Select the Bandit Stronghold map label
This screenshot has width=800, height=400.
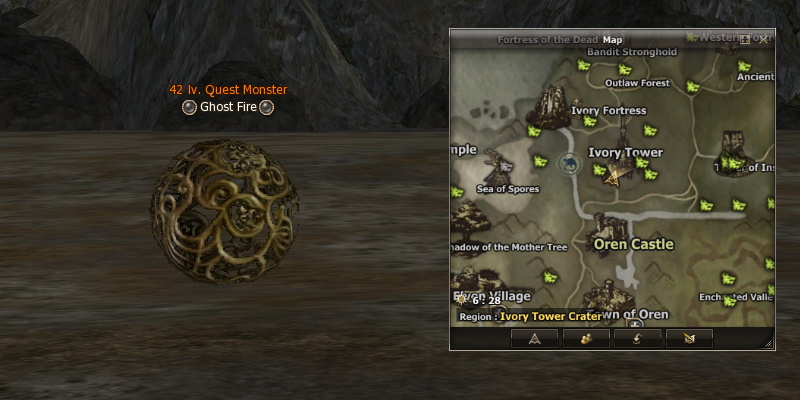[x=624, y=51]
